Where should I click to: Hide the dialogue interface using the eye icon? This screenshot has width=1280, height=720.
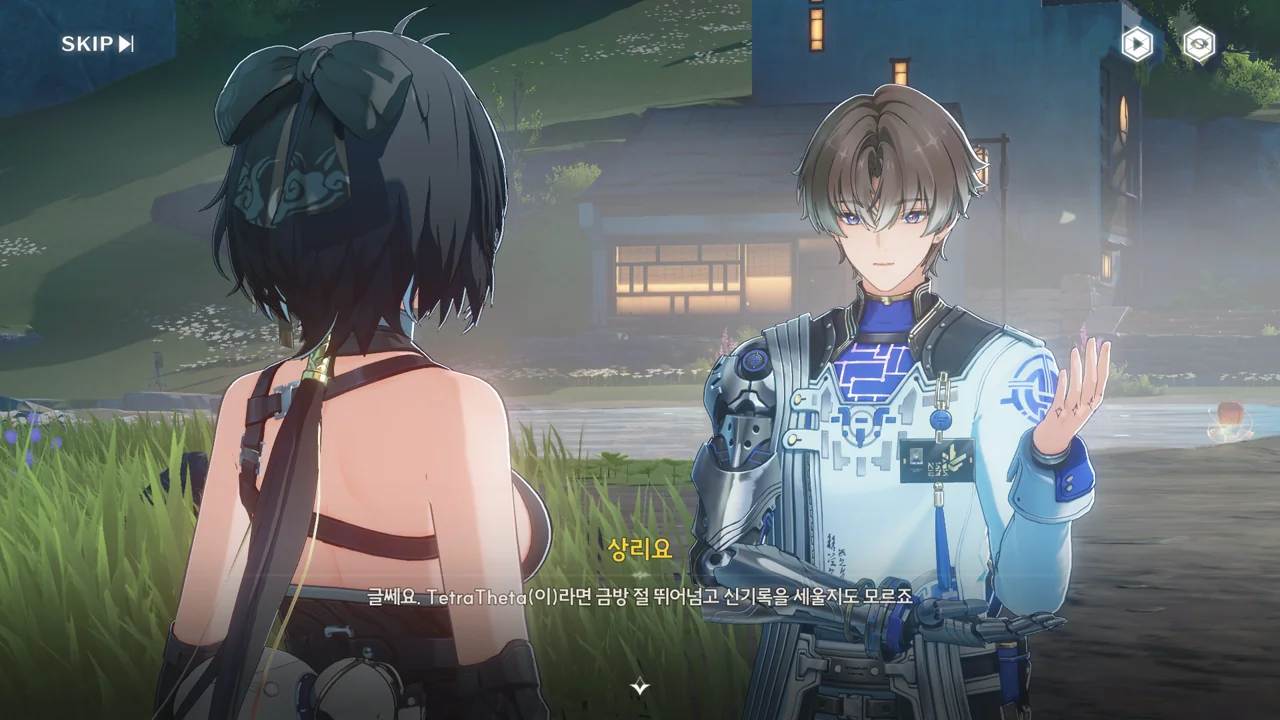(x=1198, y=44)
